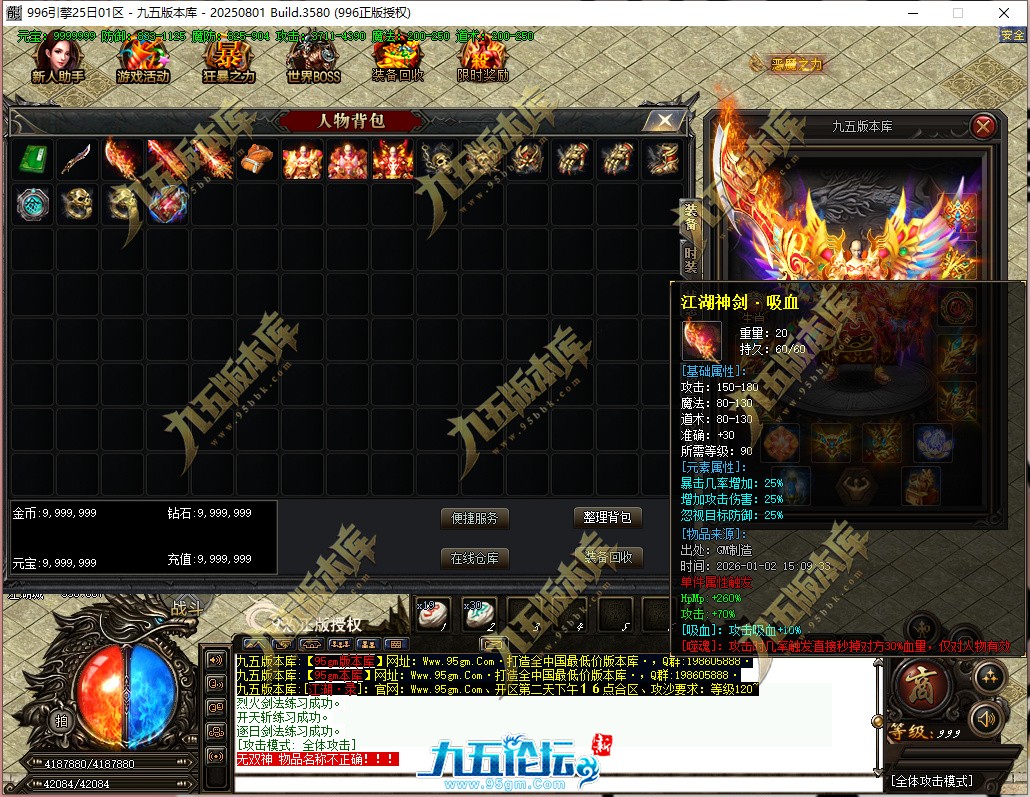This screenshot has height=797, width=1030.
Task: Select the orange boots item slot
Action: 258,159
